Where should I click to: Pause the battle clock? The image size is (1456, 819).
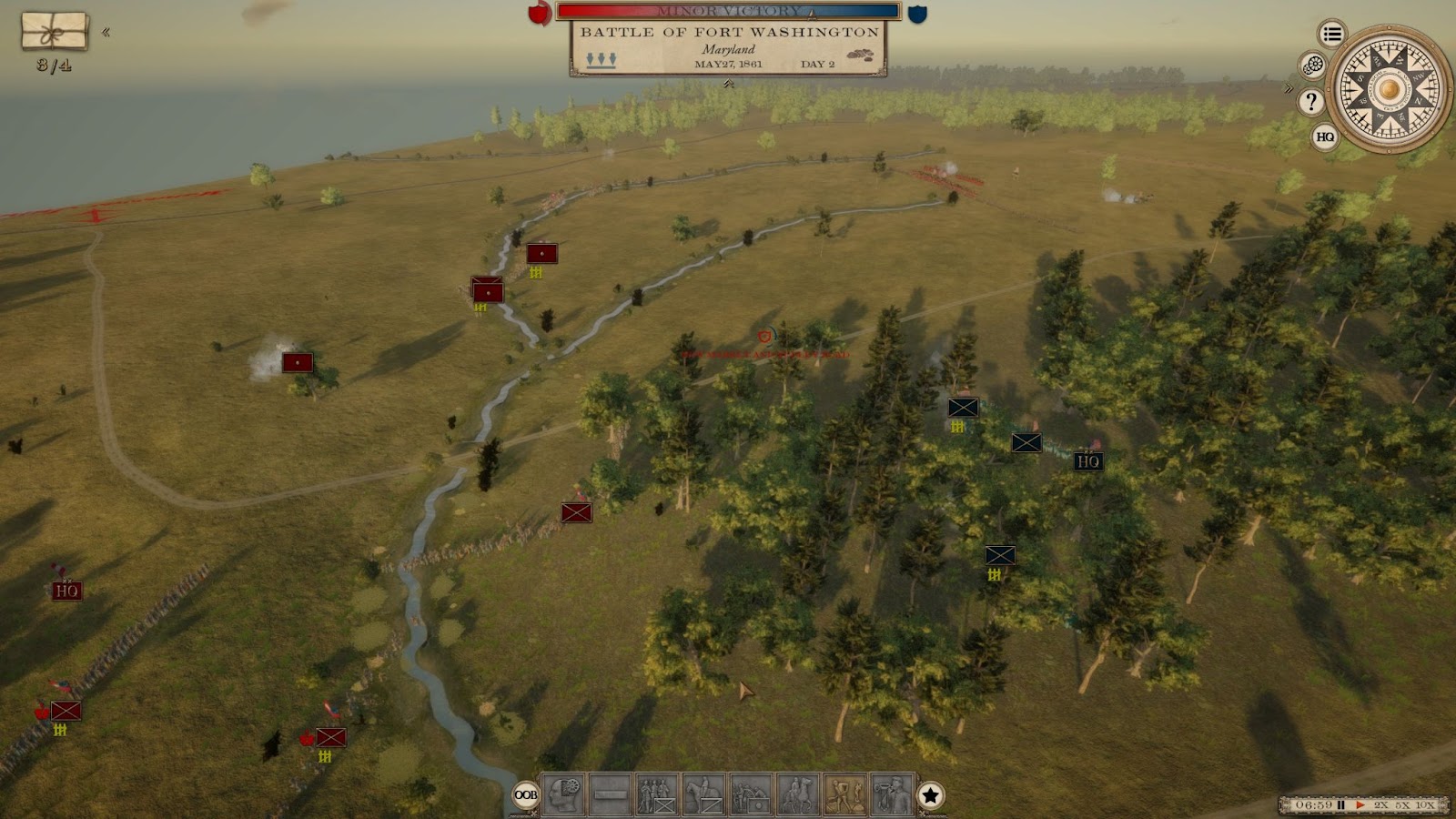pos(1341,805)
